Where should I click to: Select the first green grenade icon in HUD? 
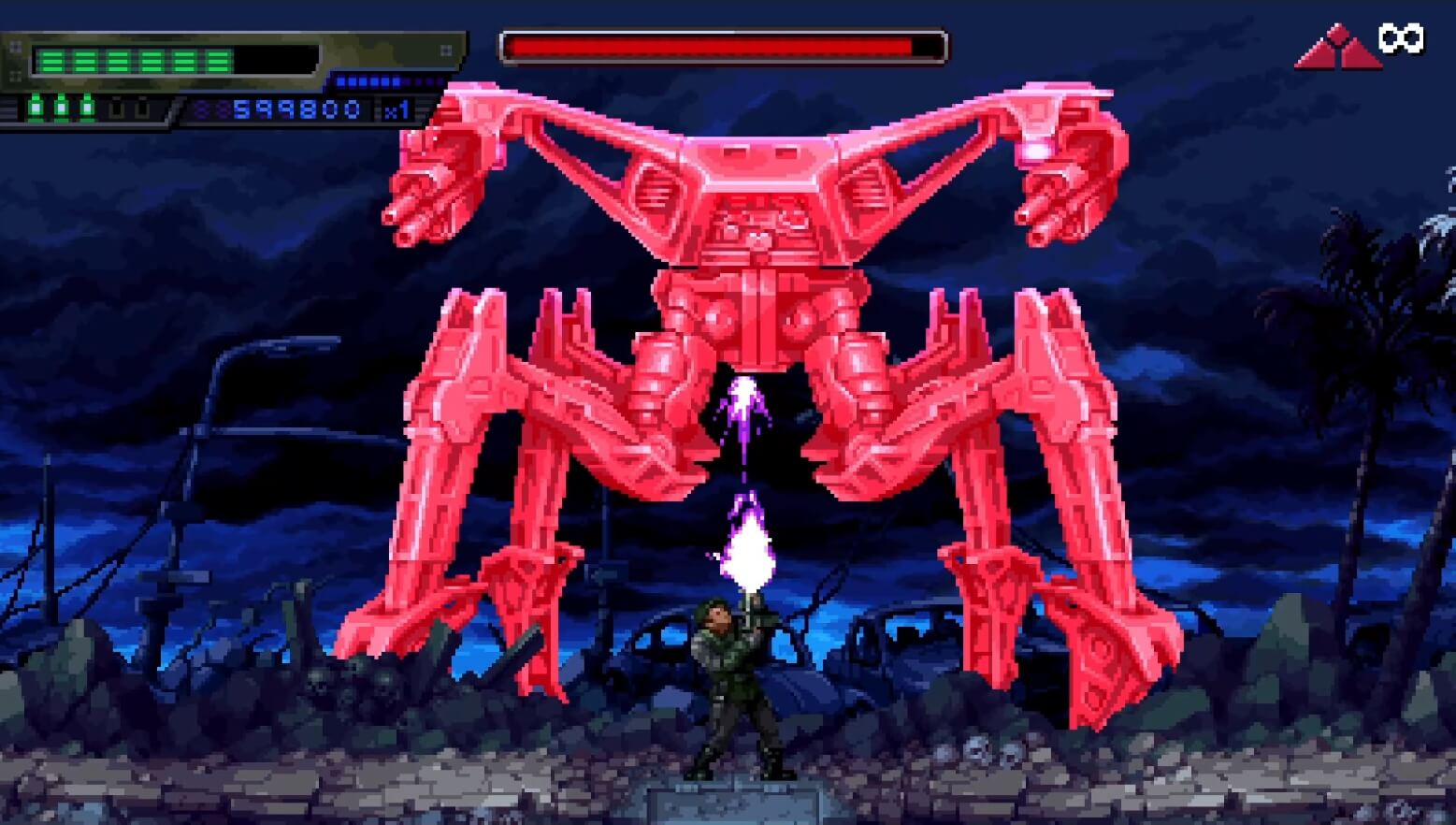pyautogui.click(x=35, y=109)
